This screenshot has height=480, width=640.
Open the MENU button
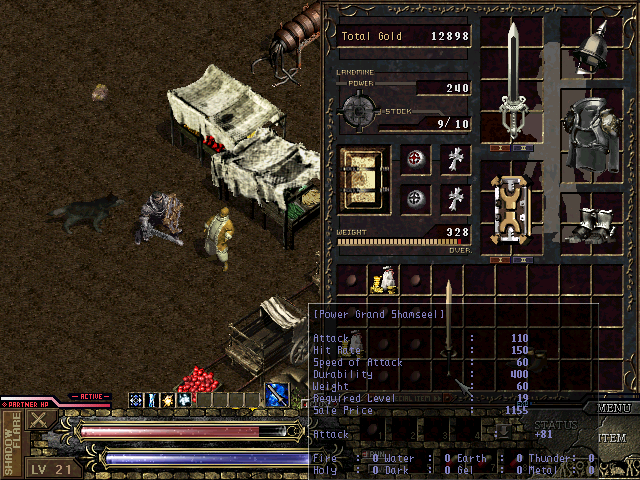pos(616,408)
